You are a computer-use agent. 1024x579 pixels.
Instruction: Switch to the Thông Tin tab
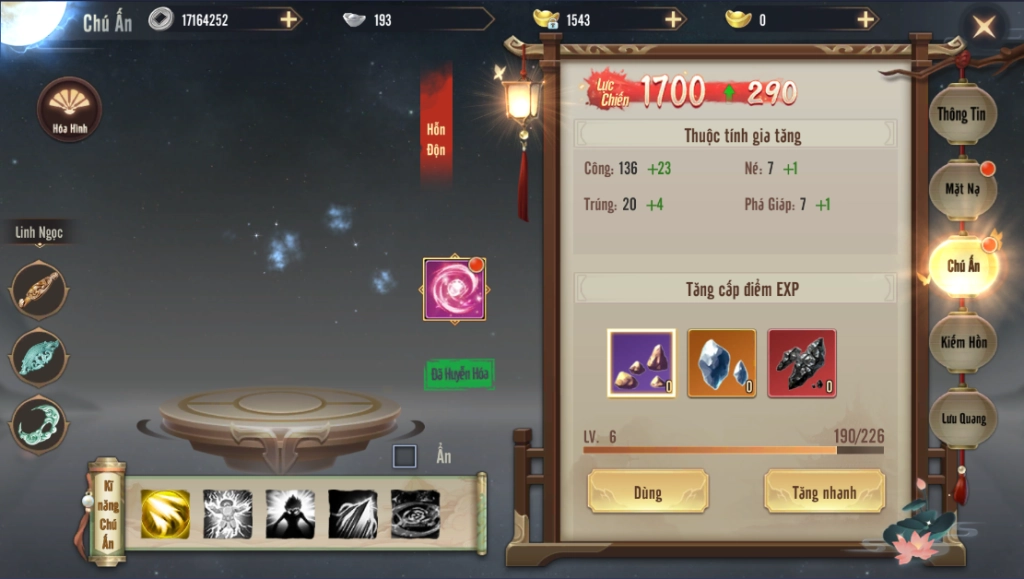point(961,114)
